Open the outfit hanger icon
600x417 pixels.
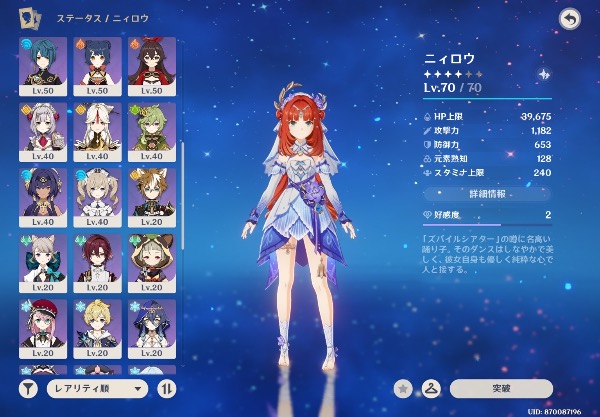coord(433,388)
